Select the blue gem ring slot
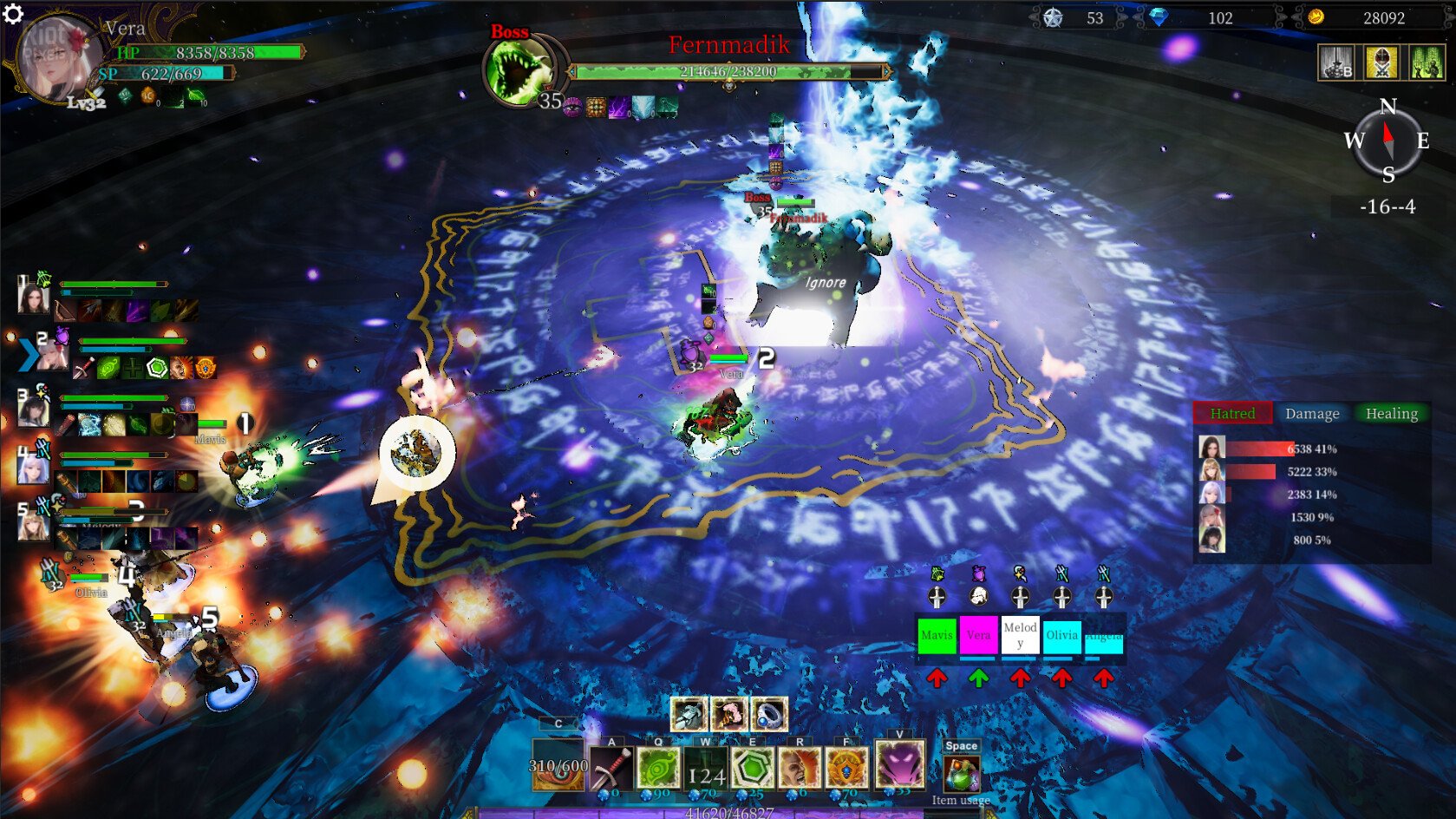The height and width of the screenshot is (819, 1456). 769,714
